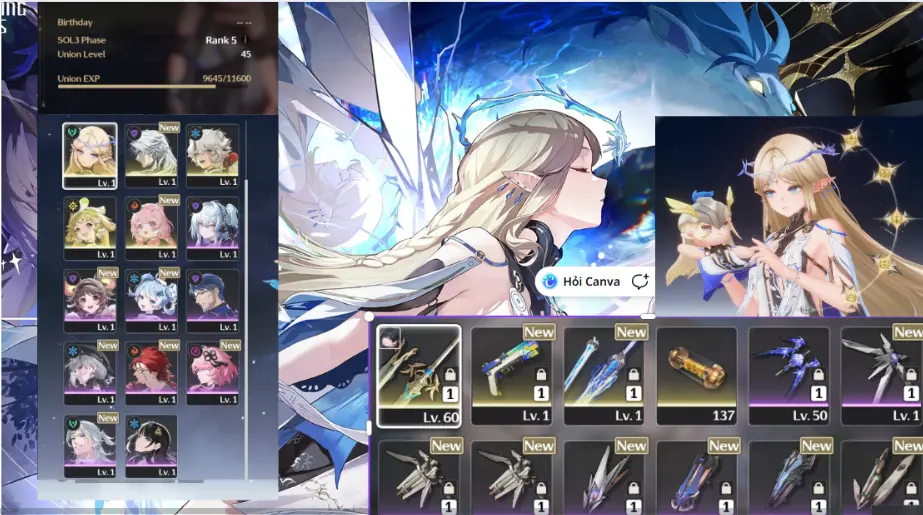Select the blonde elf character portrait
923x515 pixels.
[x=90, y=155]
